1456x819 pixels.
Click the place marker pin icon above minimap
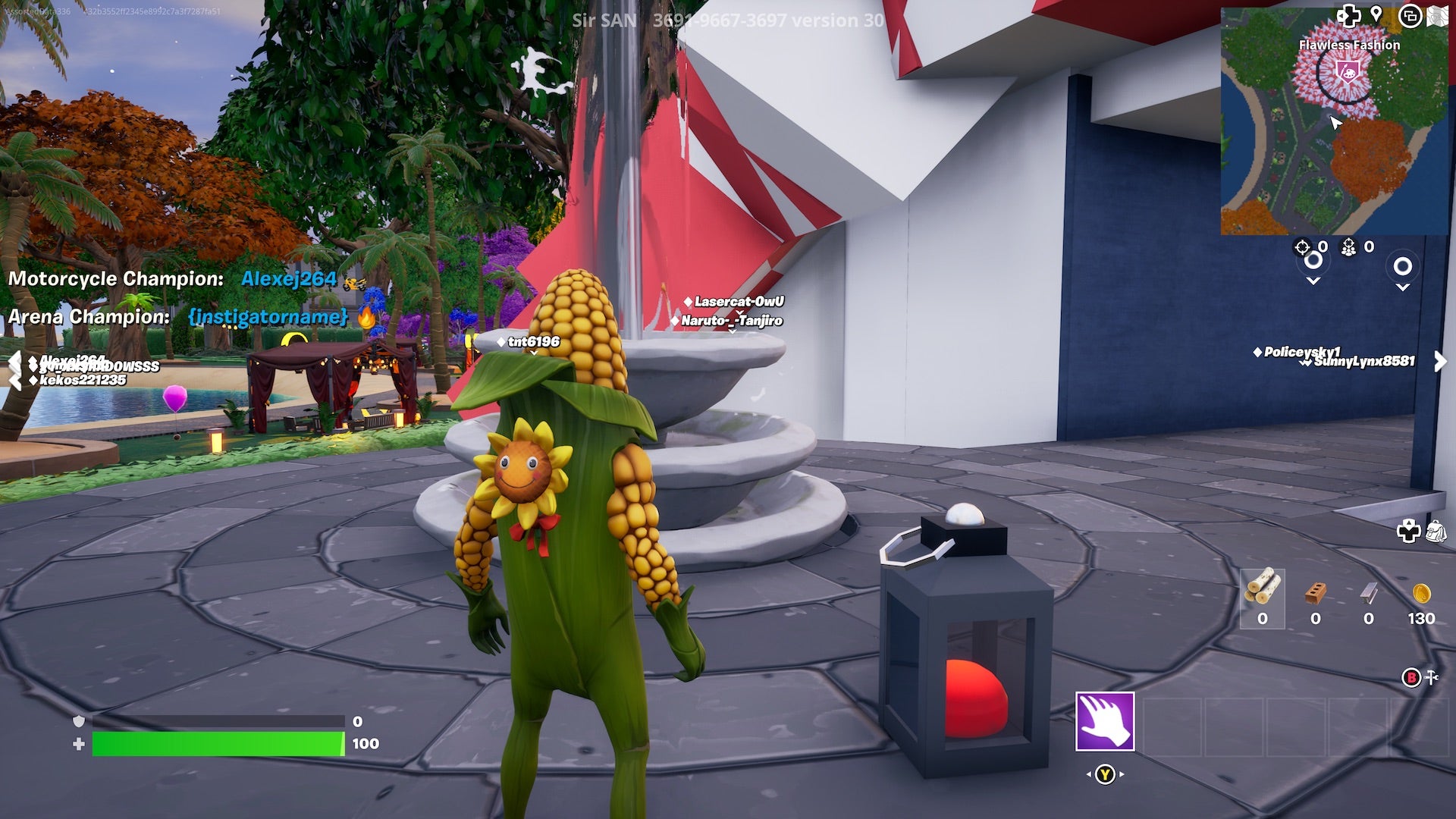[1376, 14]
